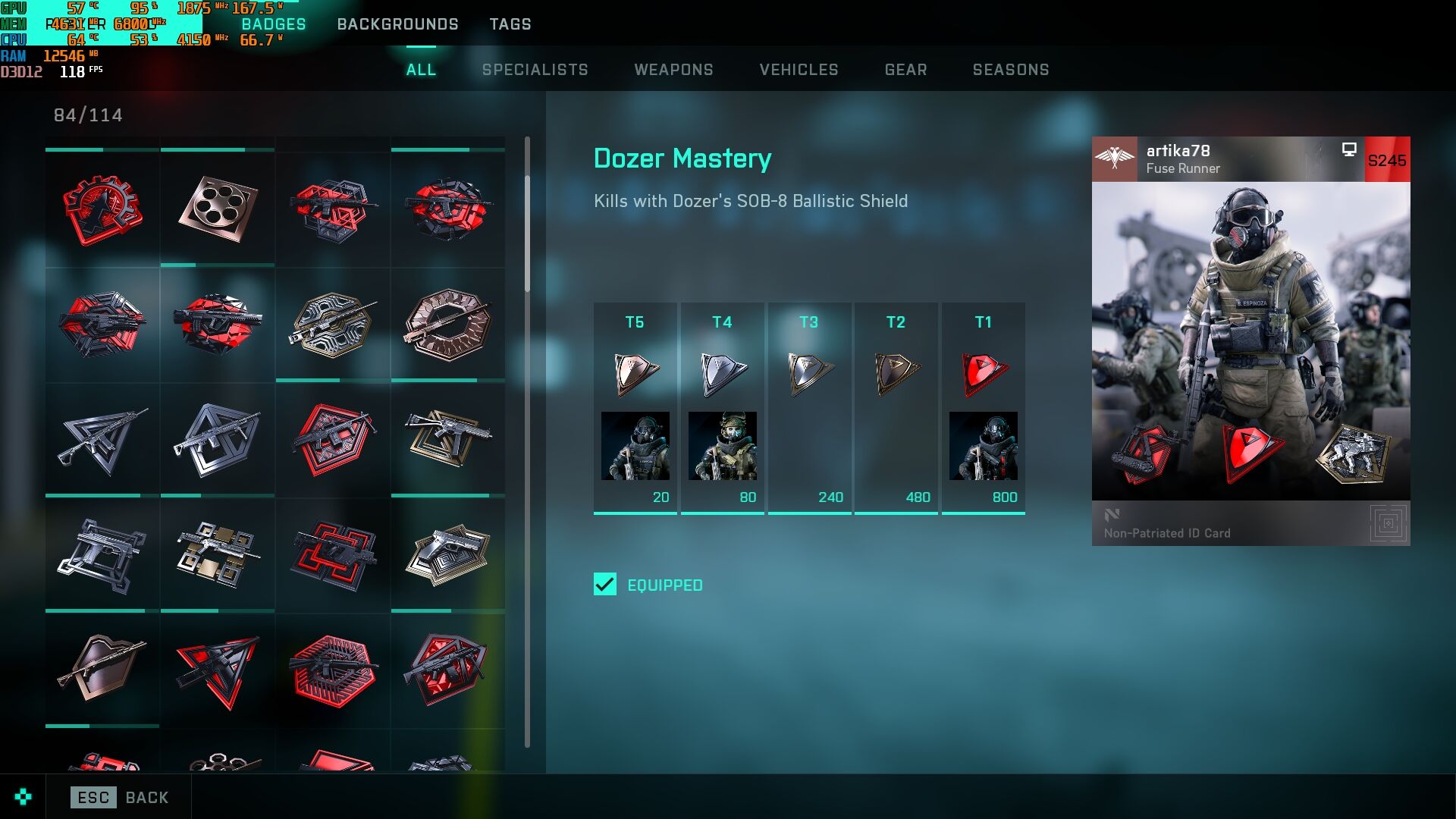The image size is (1456, 819).
Task: Toggle the Equipped checkbox
Action: 605,585
